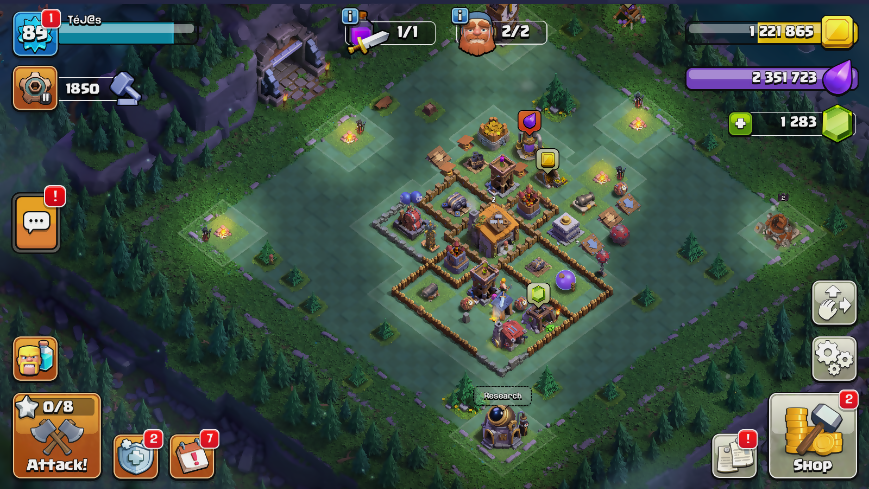
Task: Open the settings gears menu
Action: [833, 357]
